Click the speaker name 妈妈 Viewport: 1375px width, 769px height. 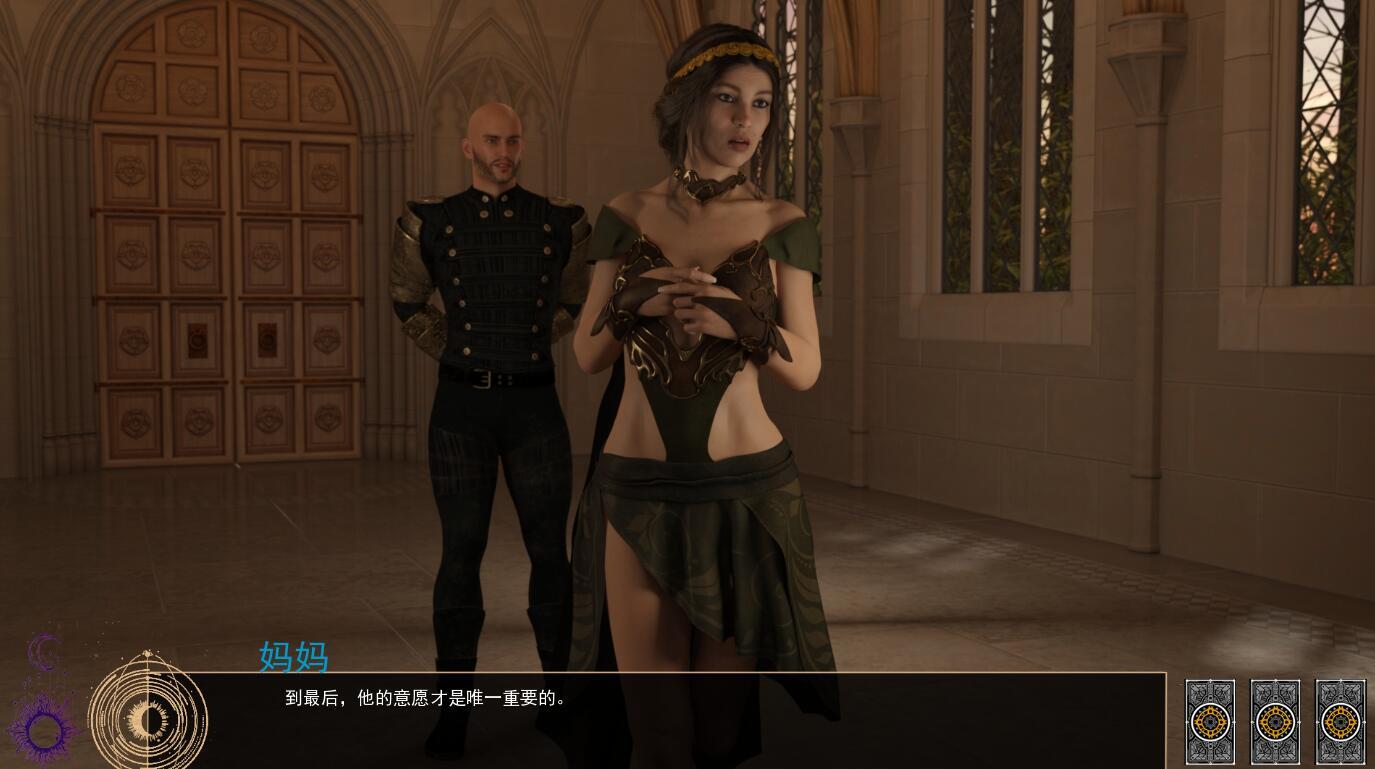[x=295, y=658]
